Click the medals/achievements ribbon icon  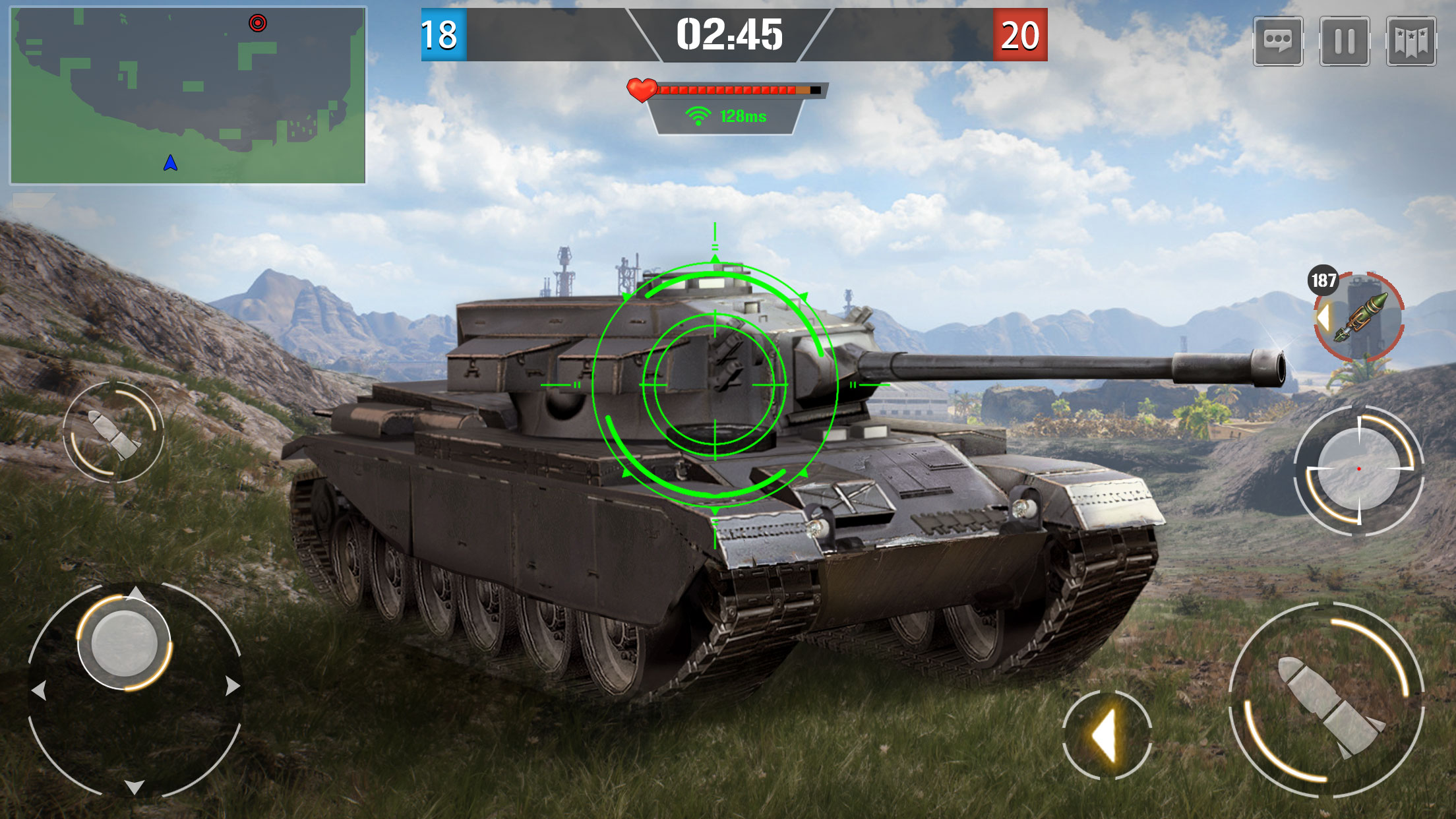tap(1410, 40)
